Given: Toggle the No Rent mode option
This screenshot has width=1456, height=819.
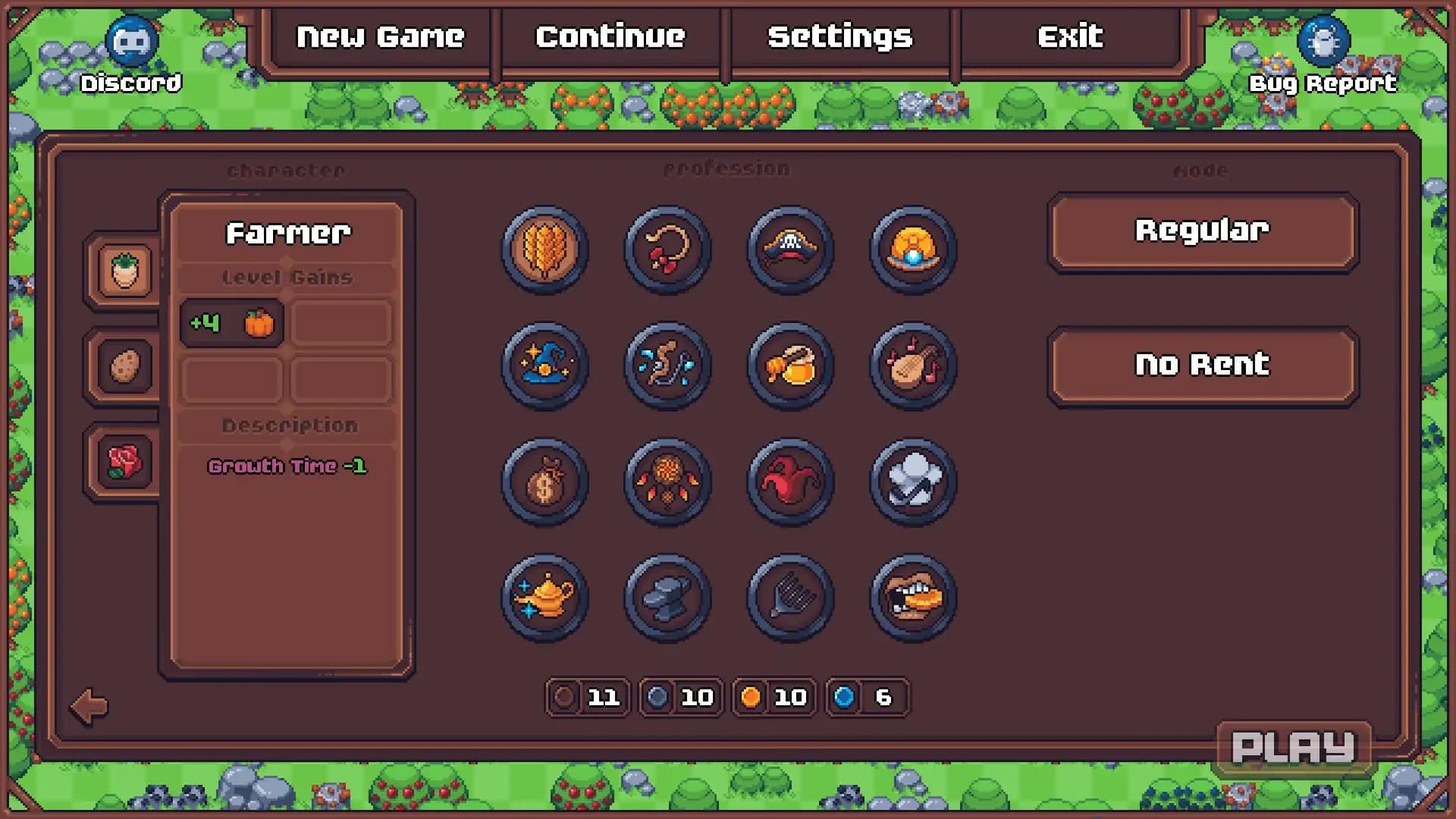Looking at the screenshot, I should (x=1202, y=364).
